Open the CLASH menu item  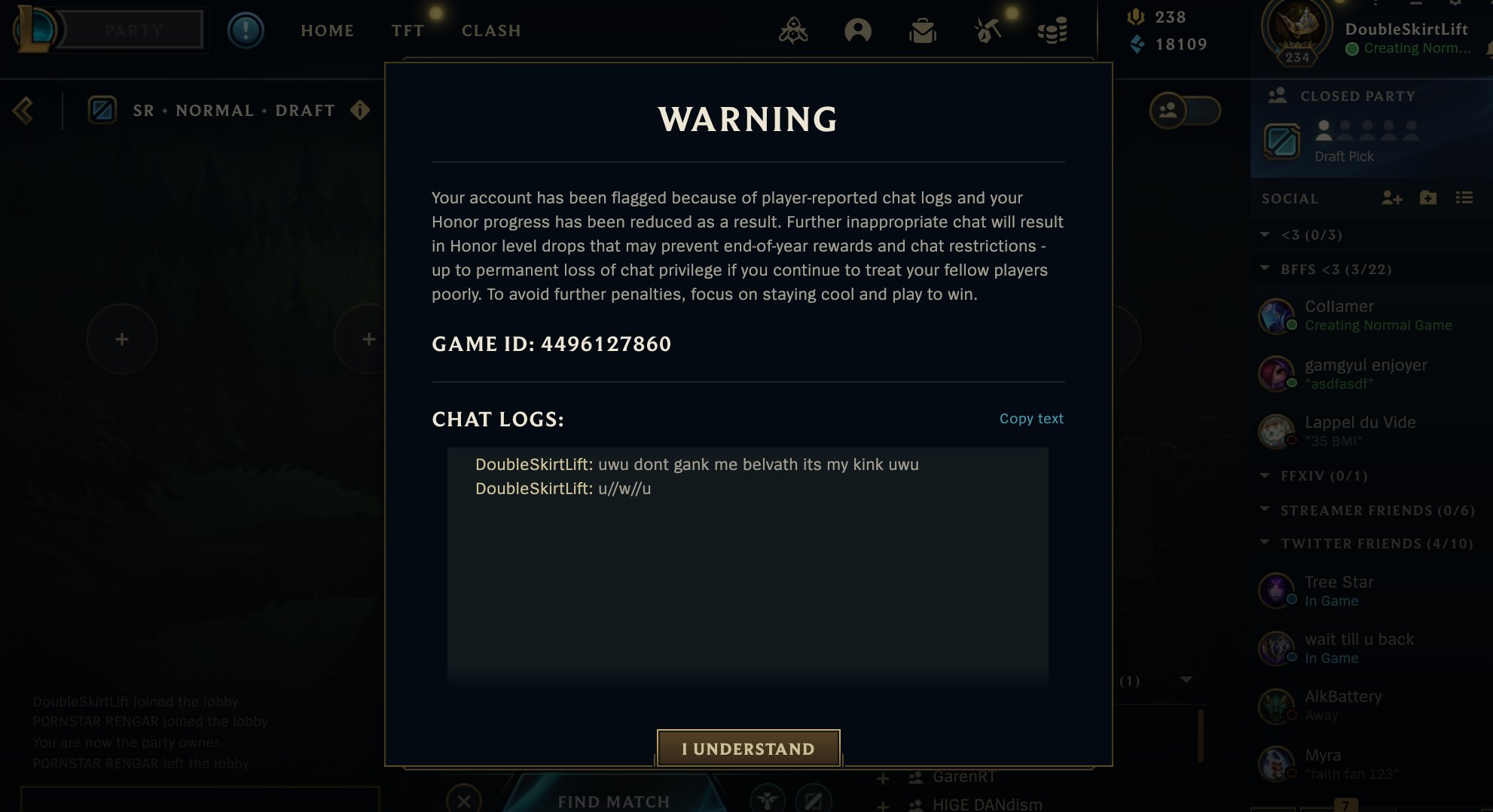490,31
